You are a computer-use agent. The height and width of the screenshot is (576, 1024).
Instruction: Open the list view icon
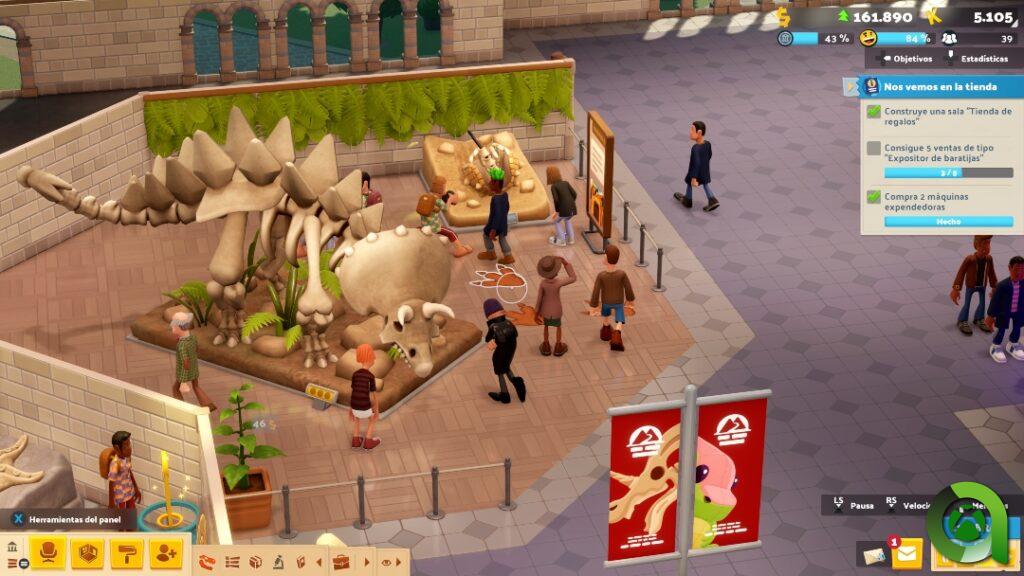[x=232, y=562]
